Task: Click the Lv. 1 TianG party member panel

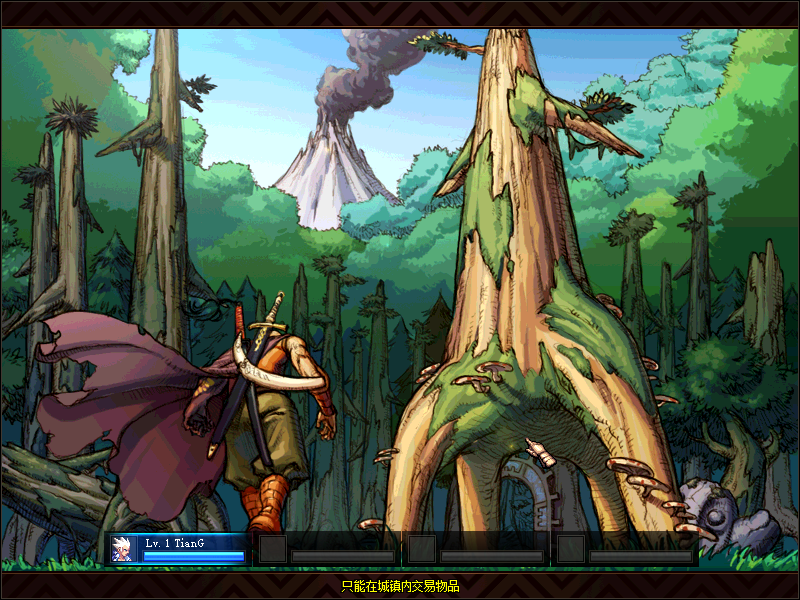Action: pos(192,549)
